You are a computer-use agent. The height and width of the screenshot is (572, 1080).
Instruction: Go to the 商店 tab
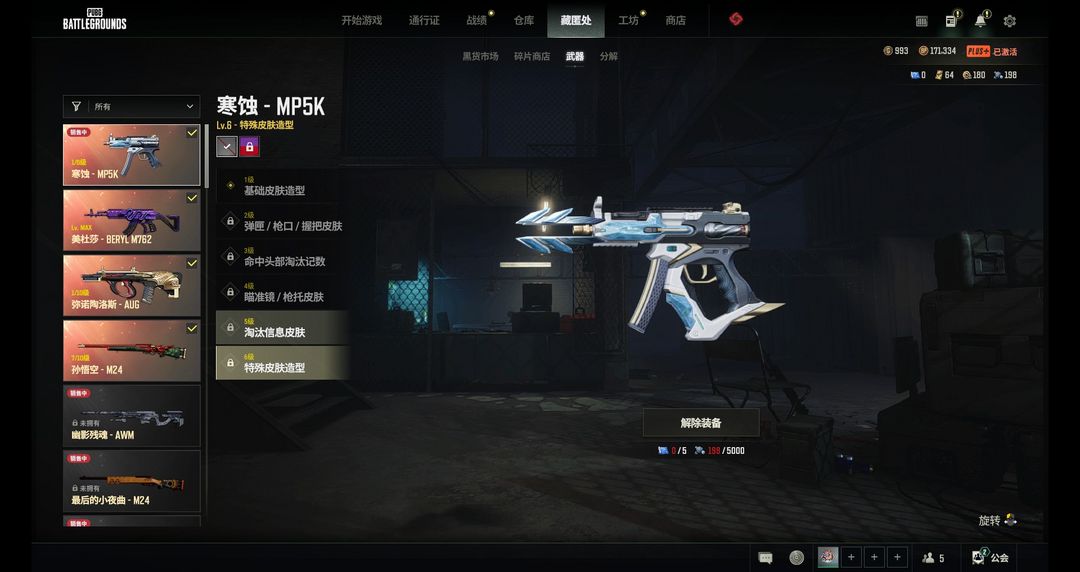click(676, 20)
